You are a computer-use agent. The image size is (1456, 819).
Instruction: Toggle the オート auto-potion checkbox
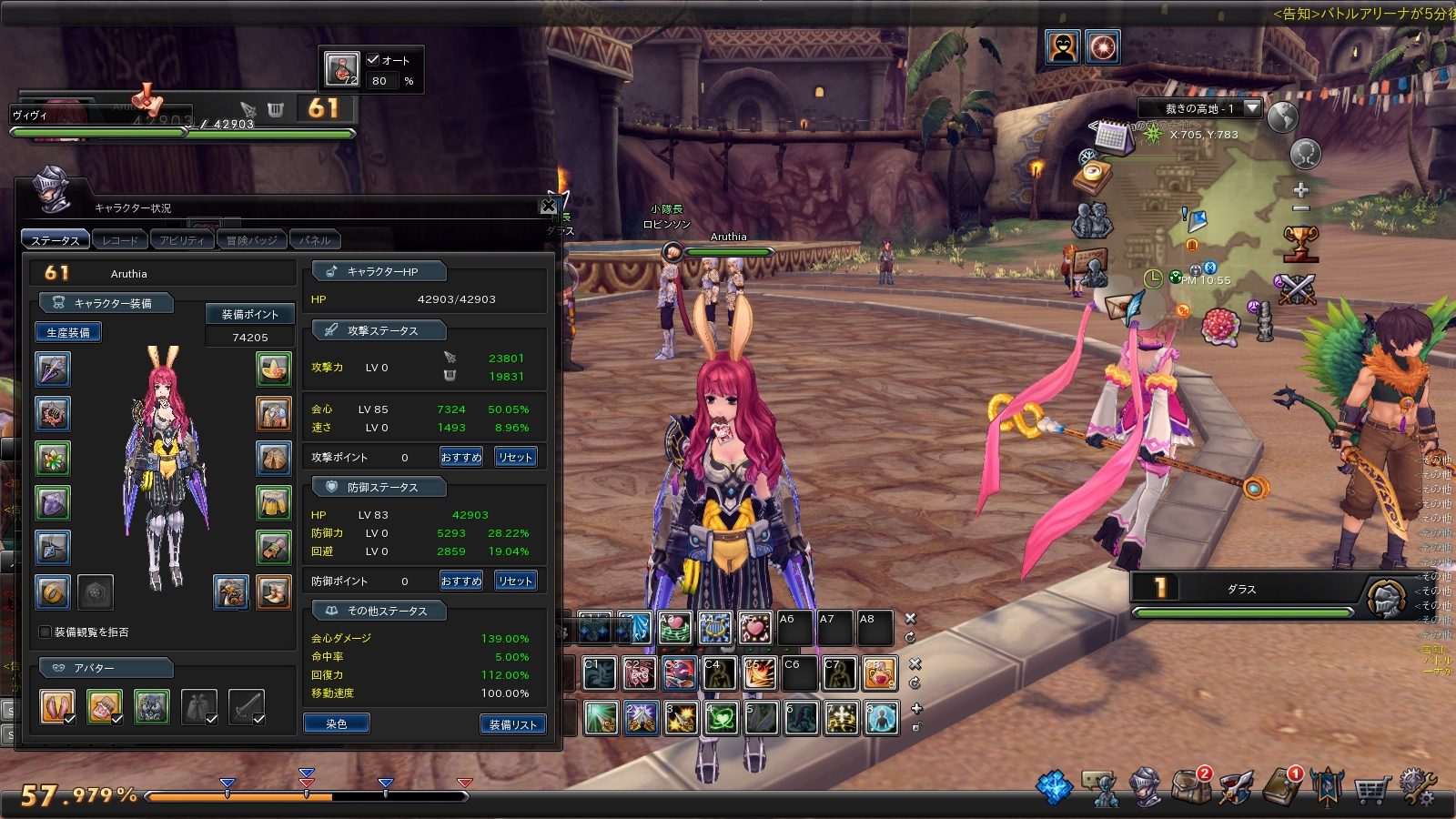click(x=373, y=60)
